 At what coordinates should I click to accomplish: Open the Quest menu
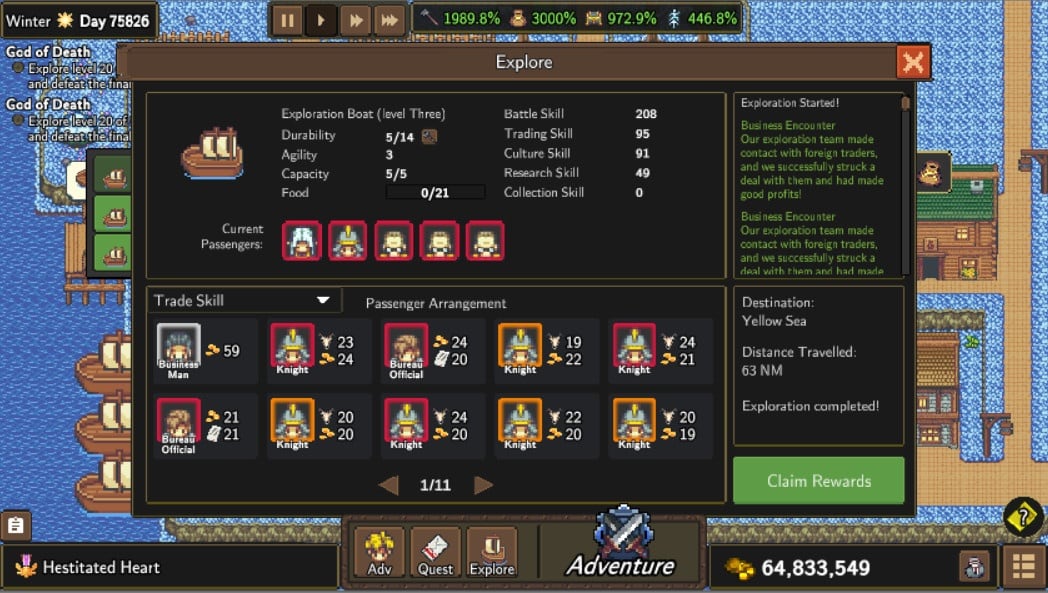(x=436, y=553)
